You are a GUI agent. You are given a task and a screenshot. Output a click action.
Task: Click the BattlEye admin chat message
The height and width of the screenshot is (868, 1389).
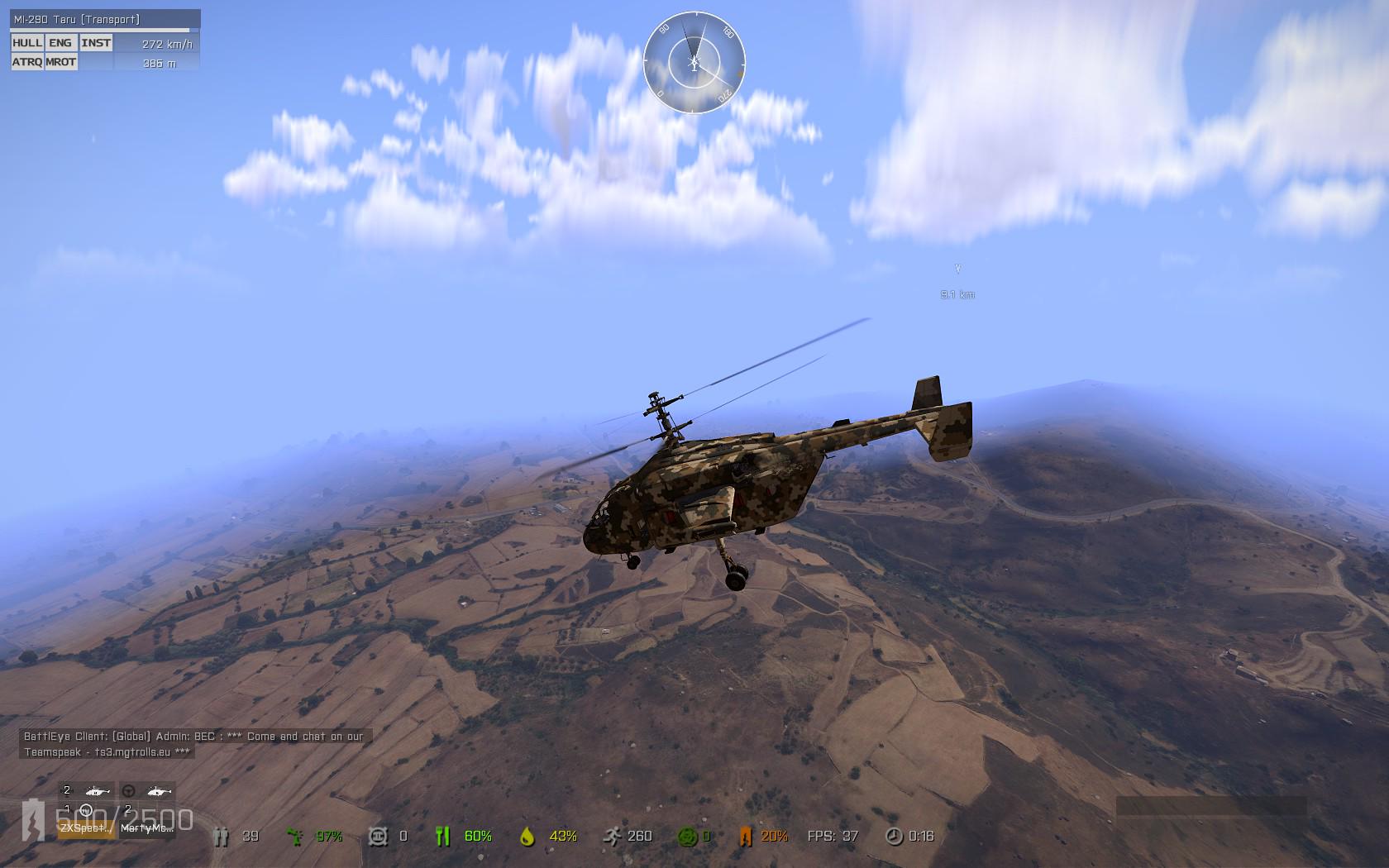pos(193,744)
